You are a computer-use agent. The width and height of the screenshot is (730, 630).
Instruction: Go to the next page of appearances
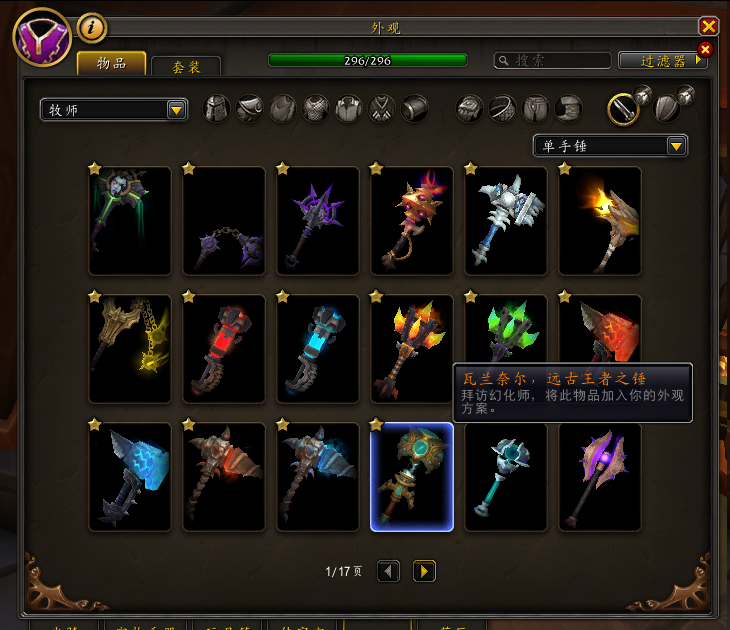pyautogui.click(x=424, y=571)
